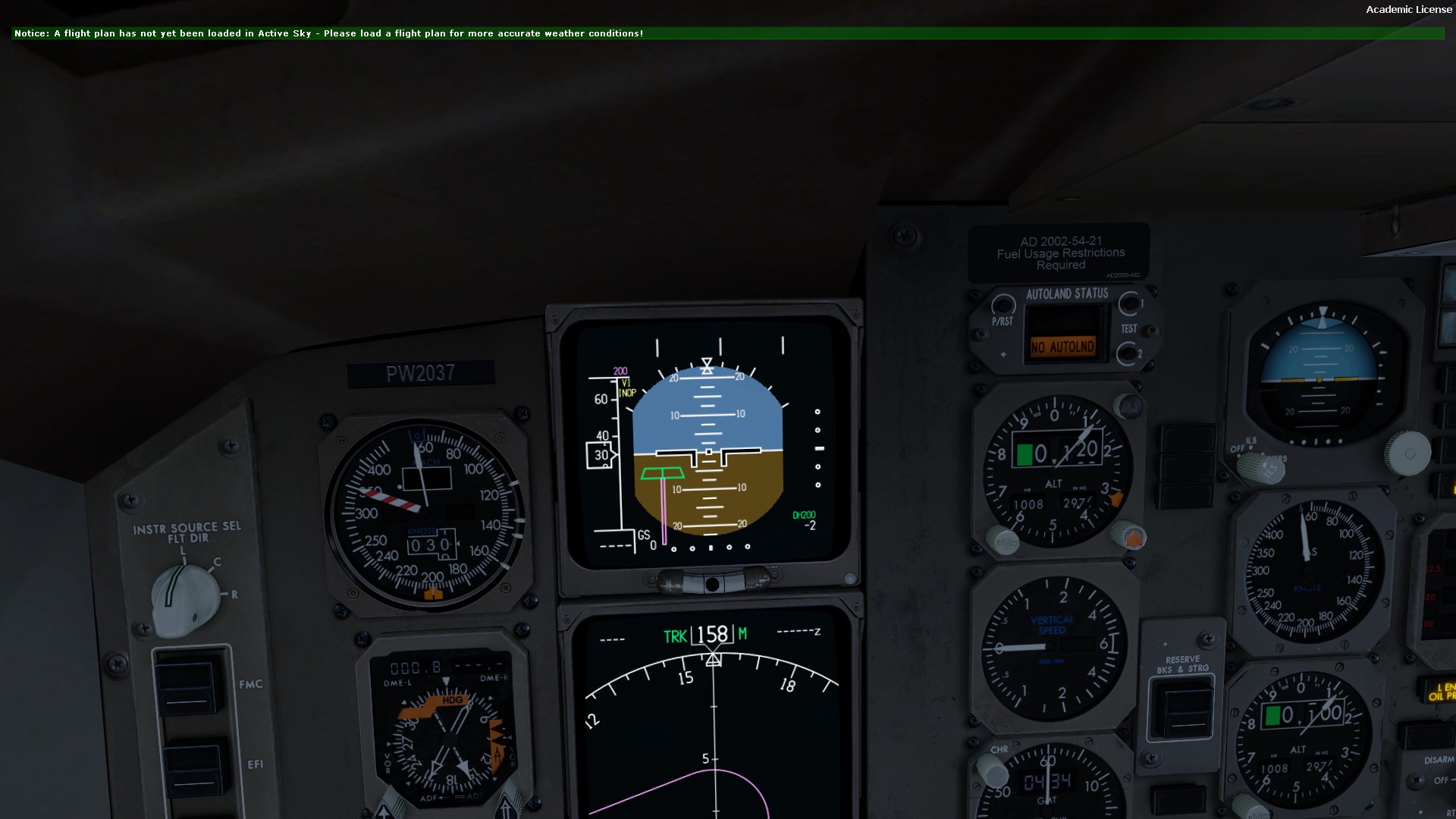Push the EFI source select switch

coord(193,767)
